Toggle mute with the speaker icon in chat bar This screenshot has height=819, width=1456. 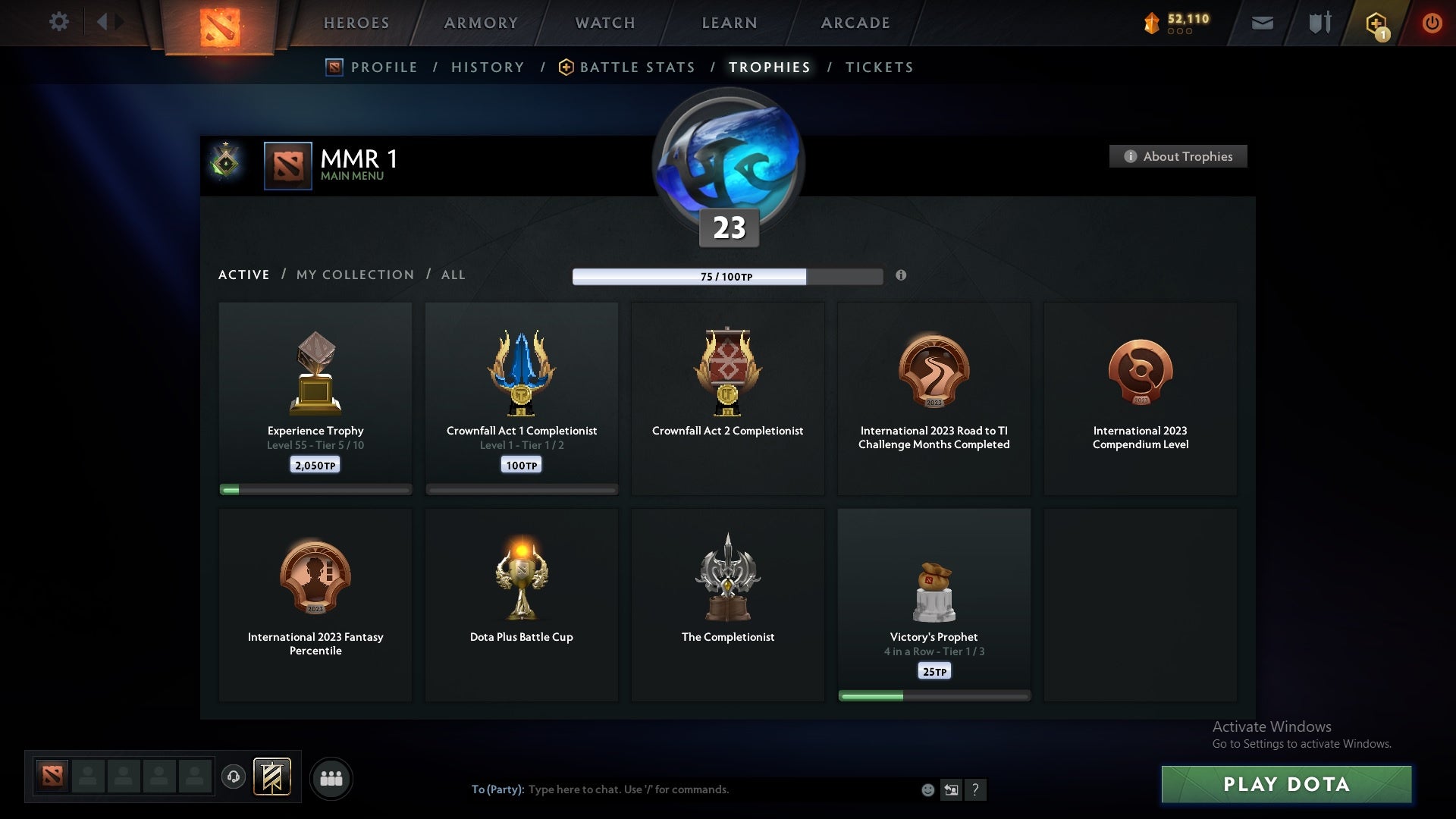pos(952,789)
